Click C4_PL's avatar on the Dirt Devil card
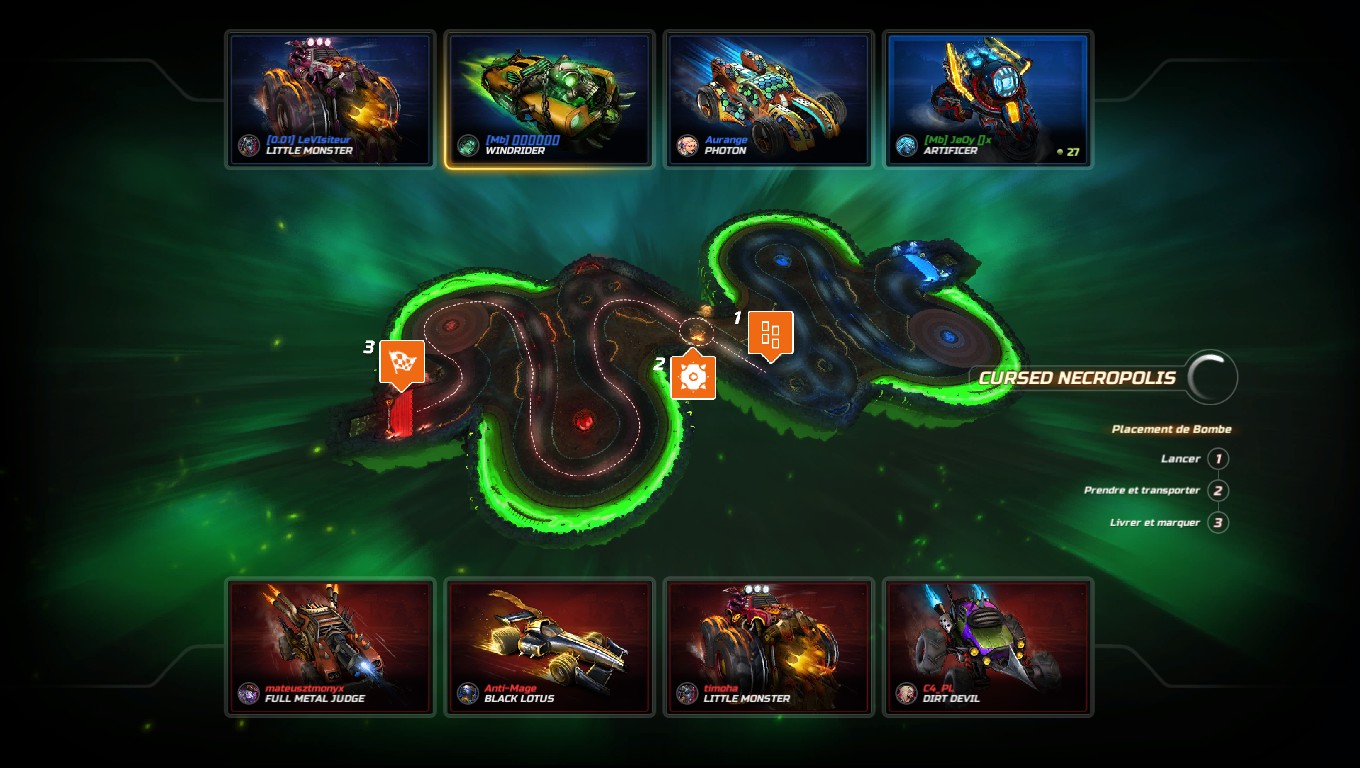 (x=905, y=692)
